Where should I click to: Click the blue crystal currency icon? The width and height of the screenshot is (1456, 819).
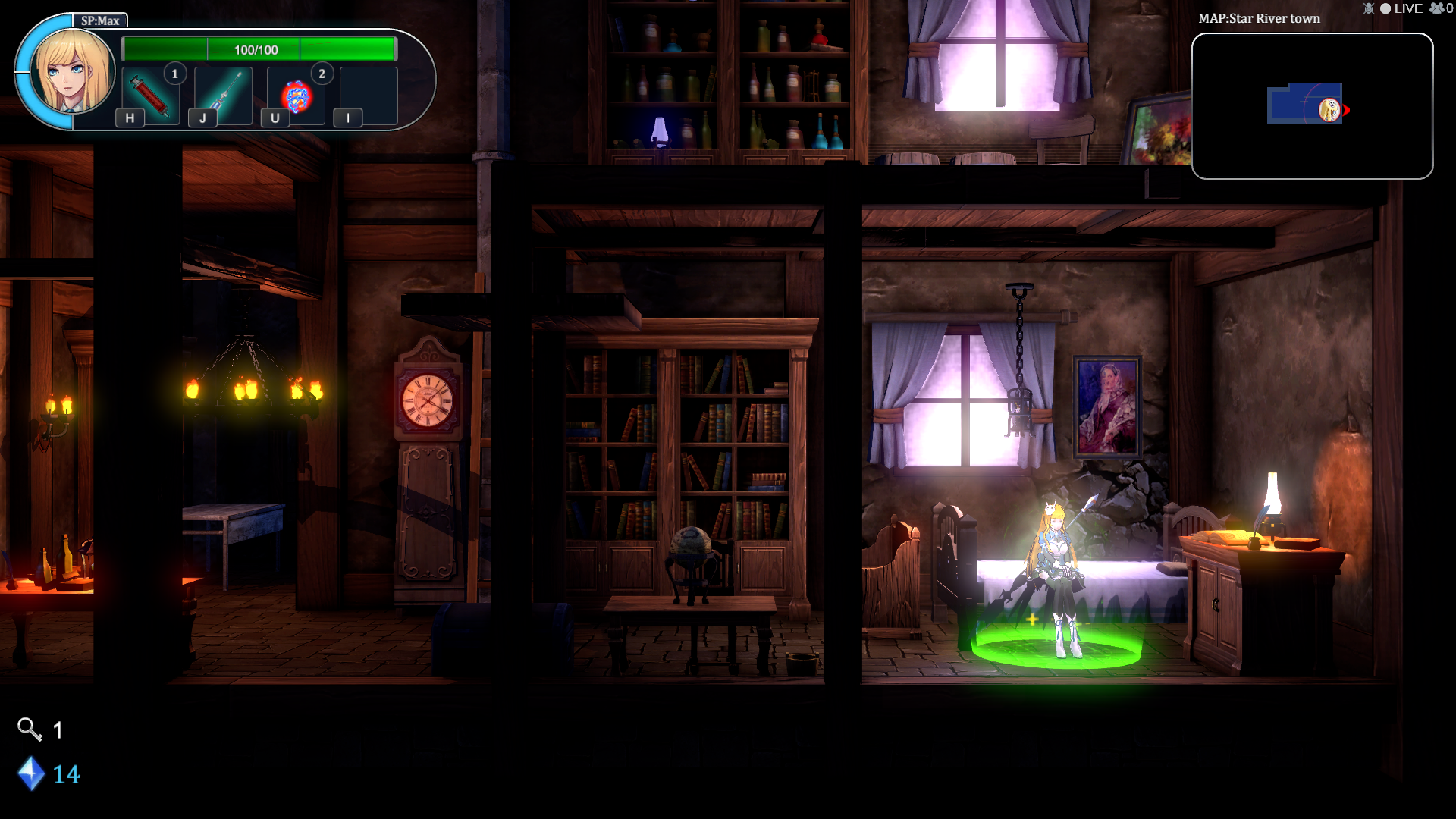coord(31,773)
